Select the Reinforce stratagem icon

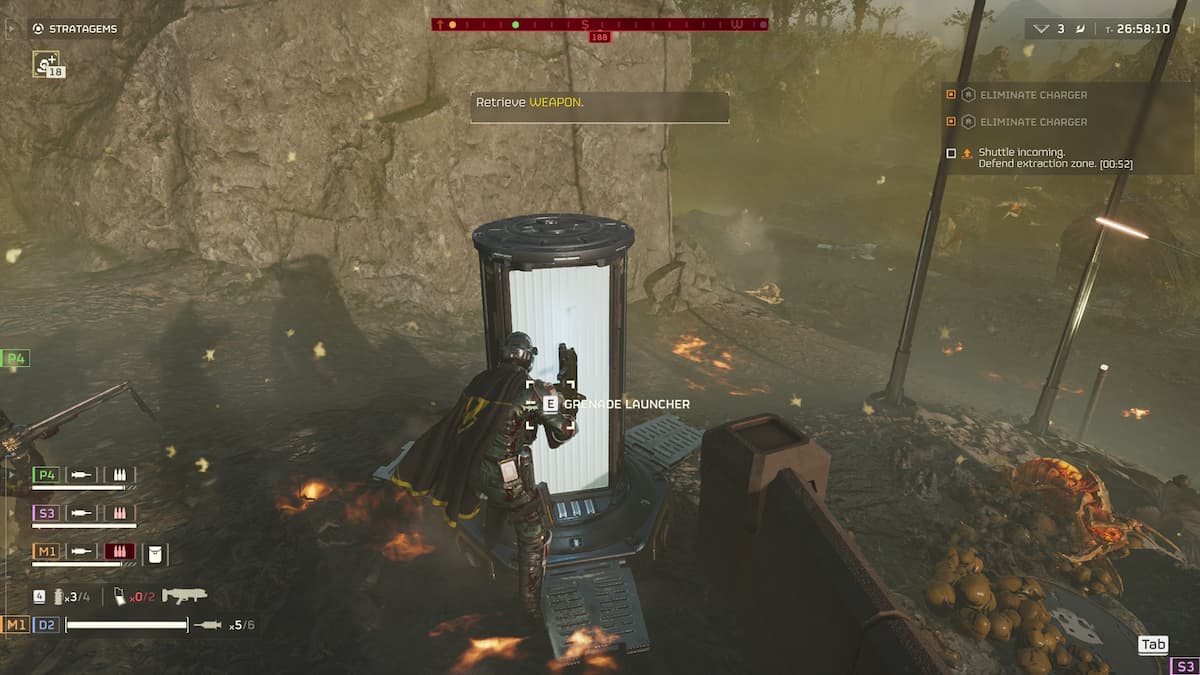pyautogui.click(x=46, y=64)
